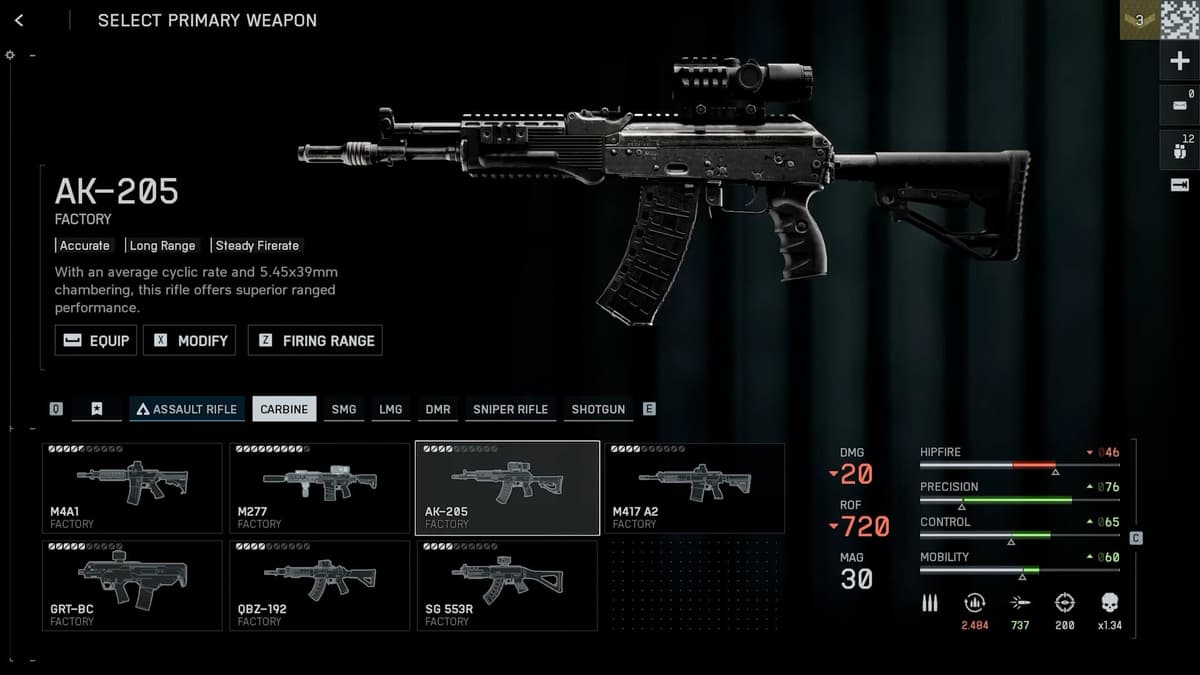Open the Modify weapon menu
Viewport: 1200px width, 675px height.
pos(190,340)
